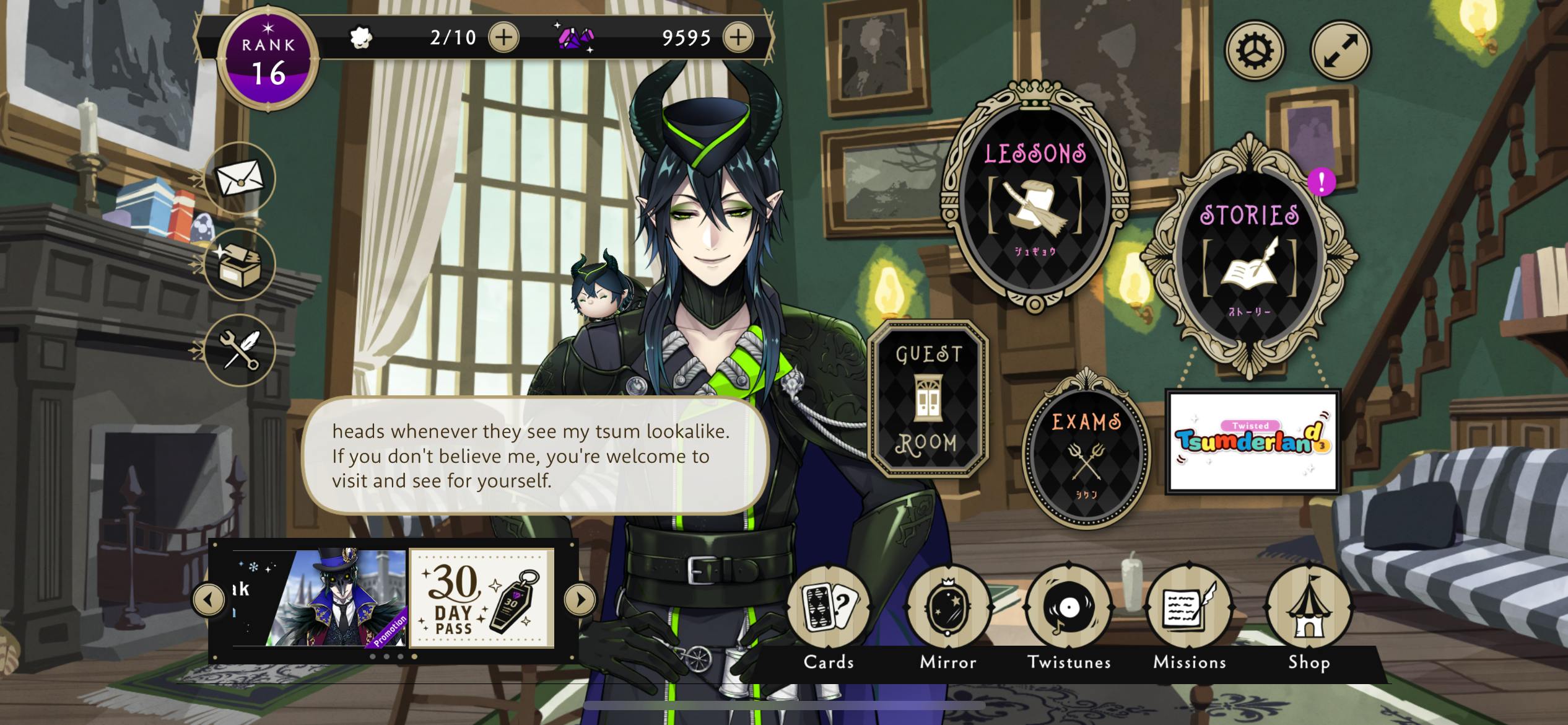Select the 30 Day Pass banner
Viewport: 1568px width, 725px height.
(x=482, y=599)
